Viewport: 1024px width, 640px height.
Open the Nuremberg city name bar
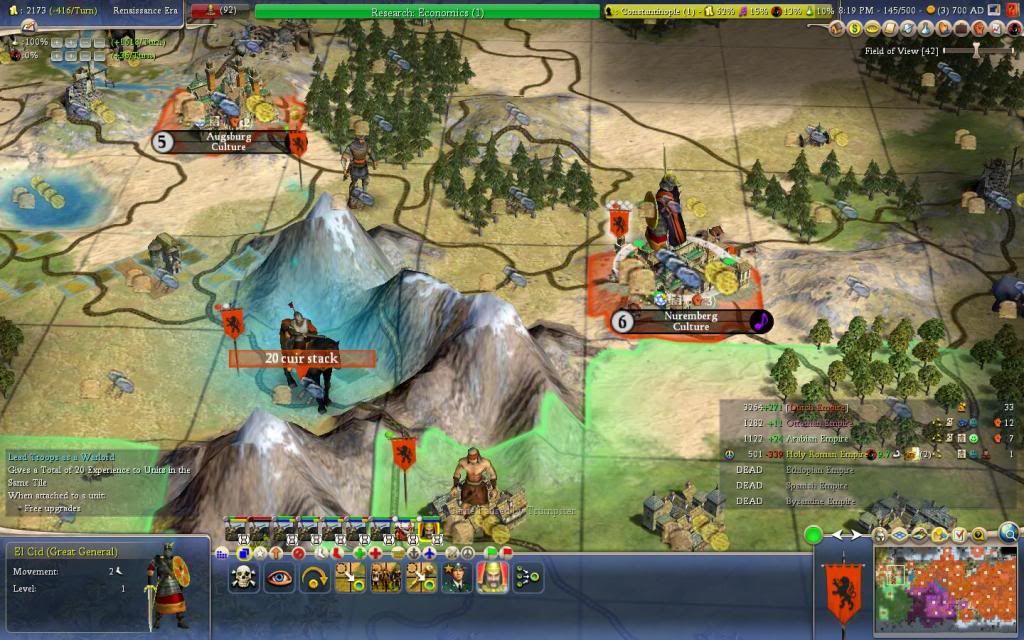pyautogui.click(x=690, y=321)
